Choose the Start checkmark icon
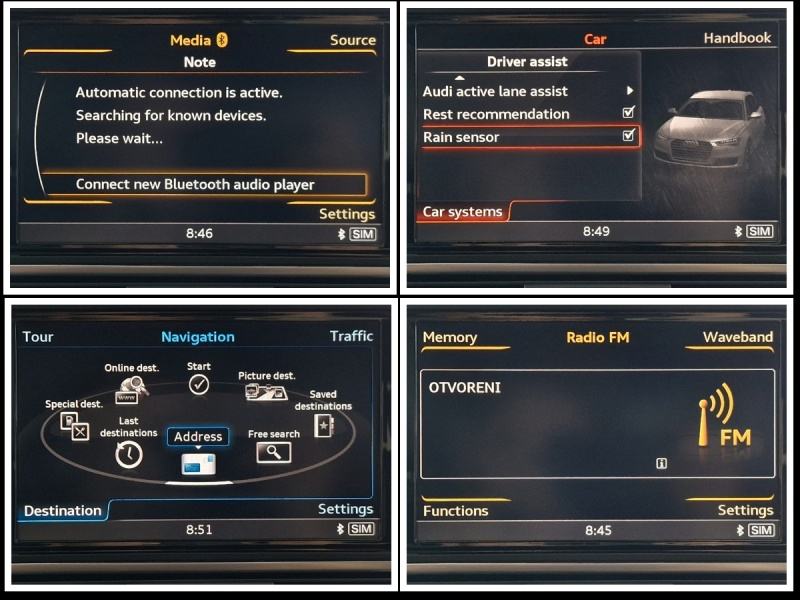800x600 pixels. point(199,384)
